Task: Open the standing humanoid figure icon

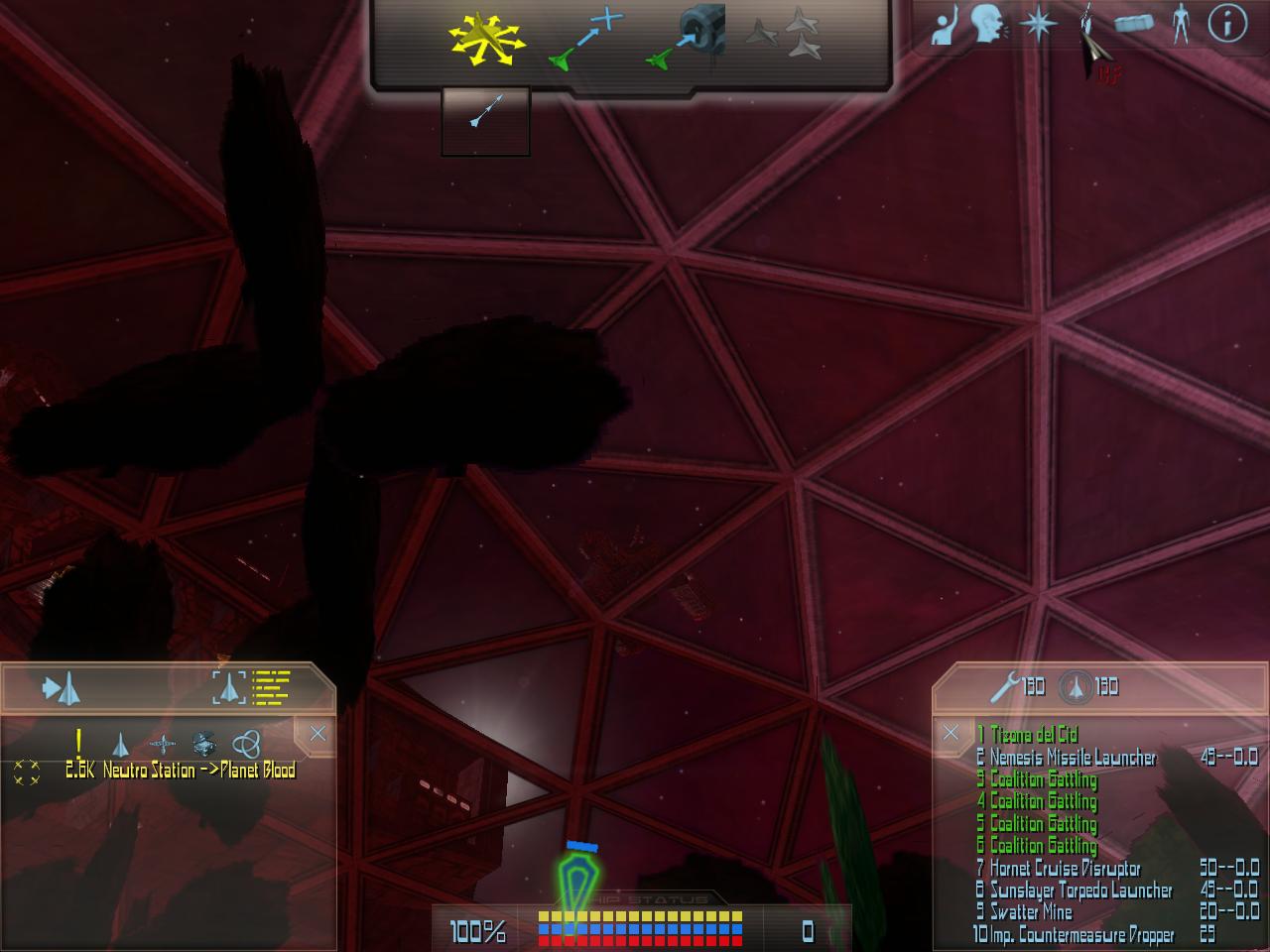Action: tap(1180, 23)
